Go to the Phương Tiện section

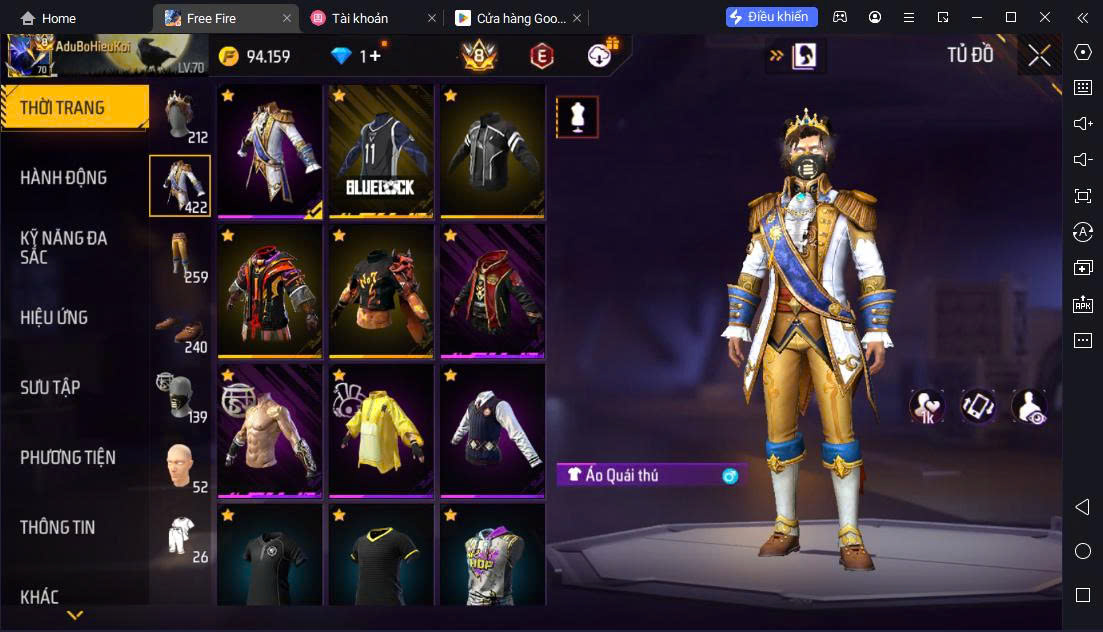68,458
